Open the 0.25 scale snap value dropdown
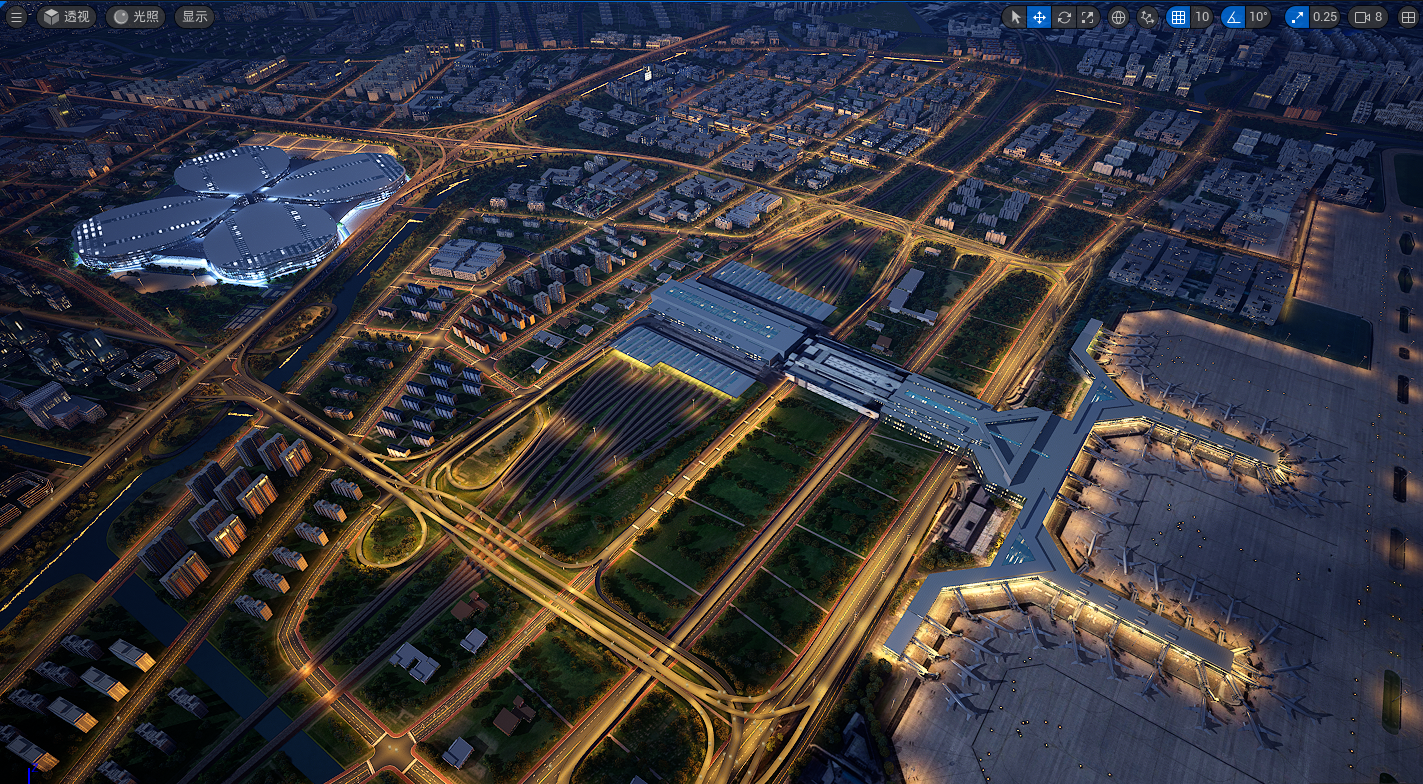The height and width of the screenshot is (784, 1423). [x=1325, y=17]
